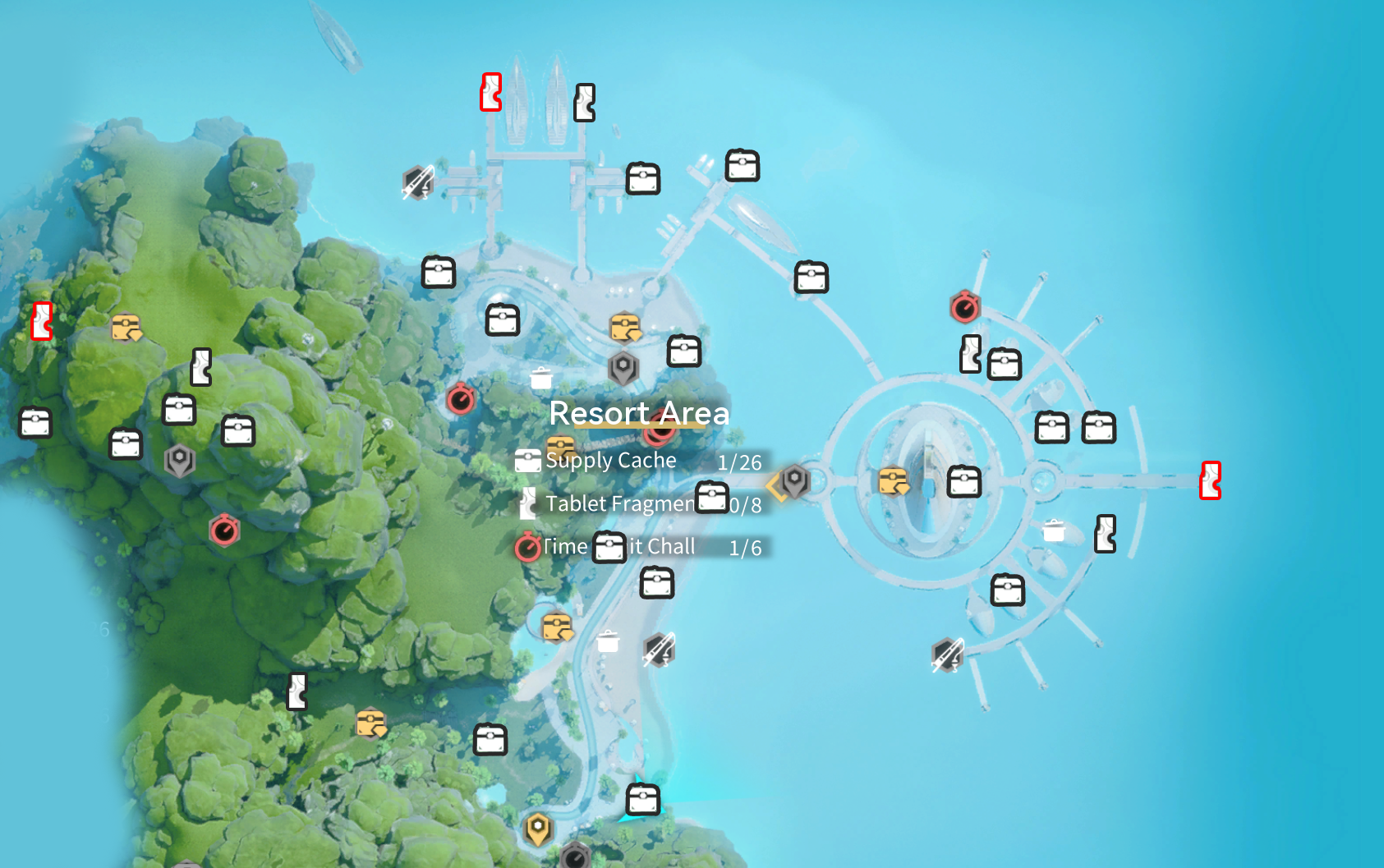Select the rocket marker on the southeastern ring walkway

[x=946, y=654]
